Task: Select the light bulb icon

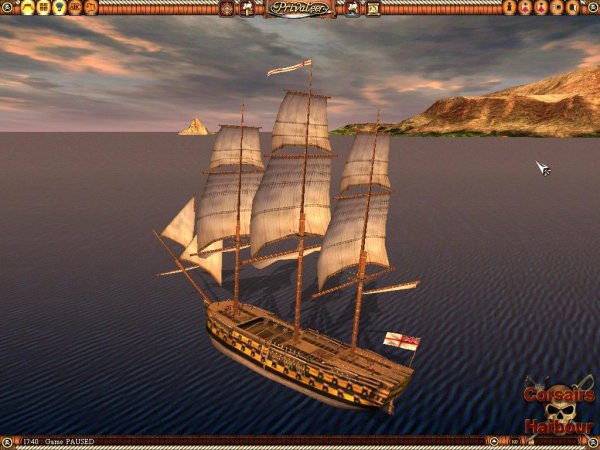Action: click(59, 8)
